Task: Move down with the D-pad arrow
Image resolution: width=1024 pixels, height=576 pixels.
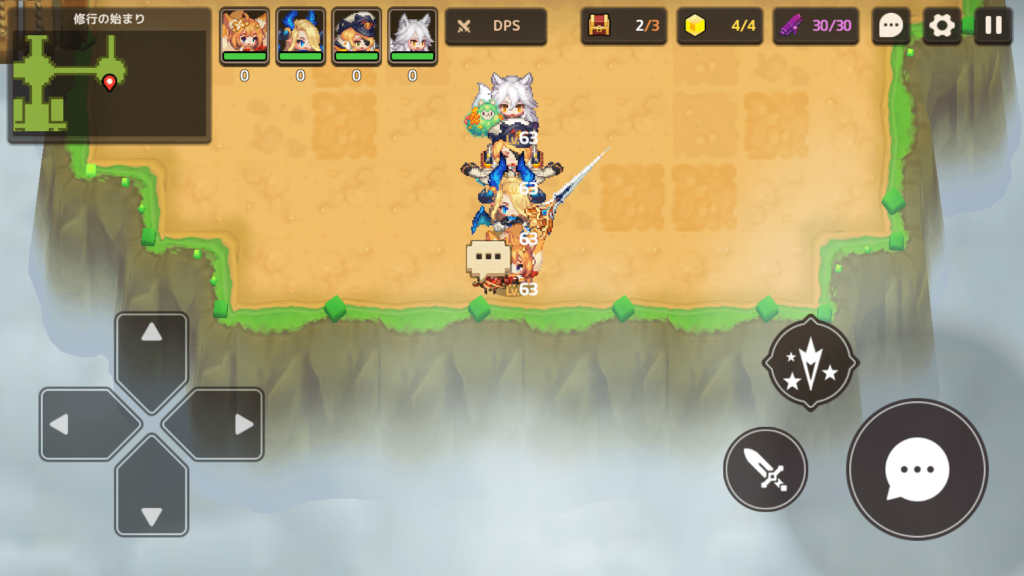Action: pos(151,502)
